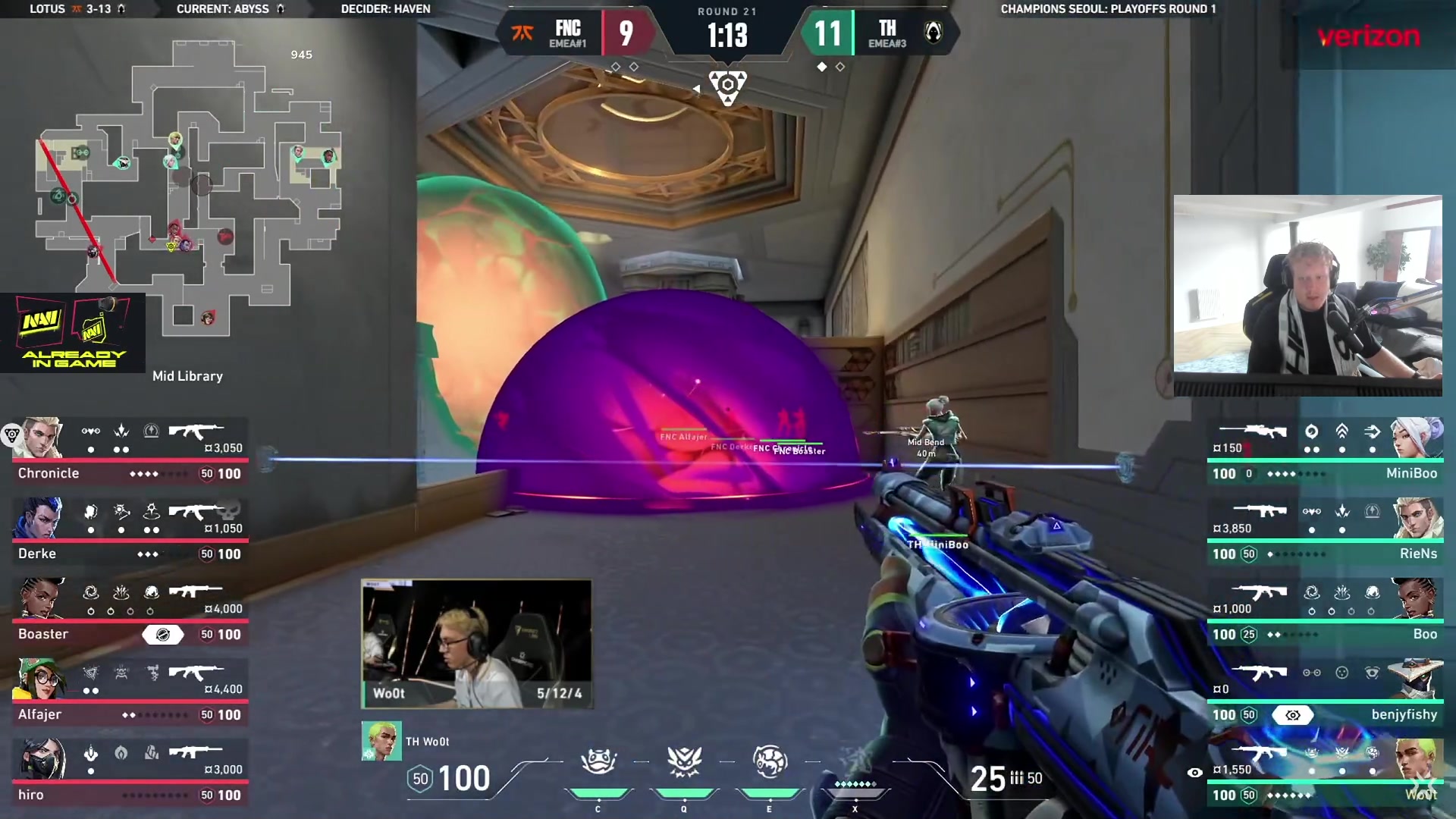Screen dimensions: 1456x819
Task: Activate the Q ability icon
Action: coord(684,763)
